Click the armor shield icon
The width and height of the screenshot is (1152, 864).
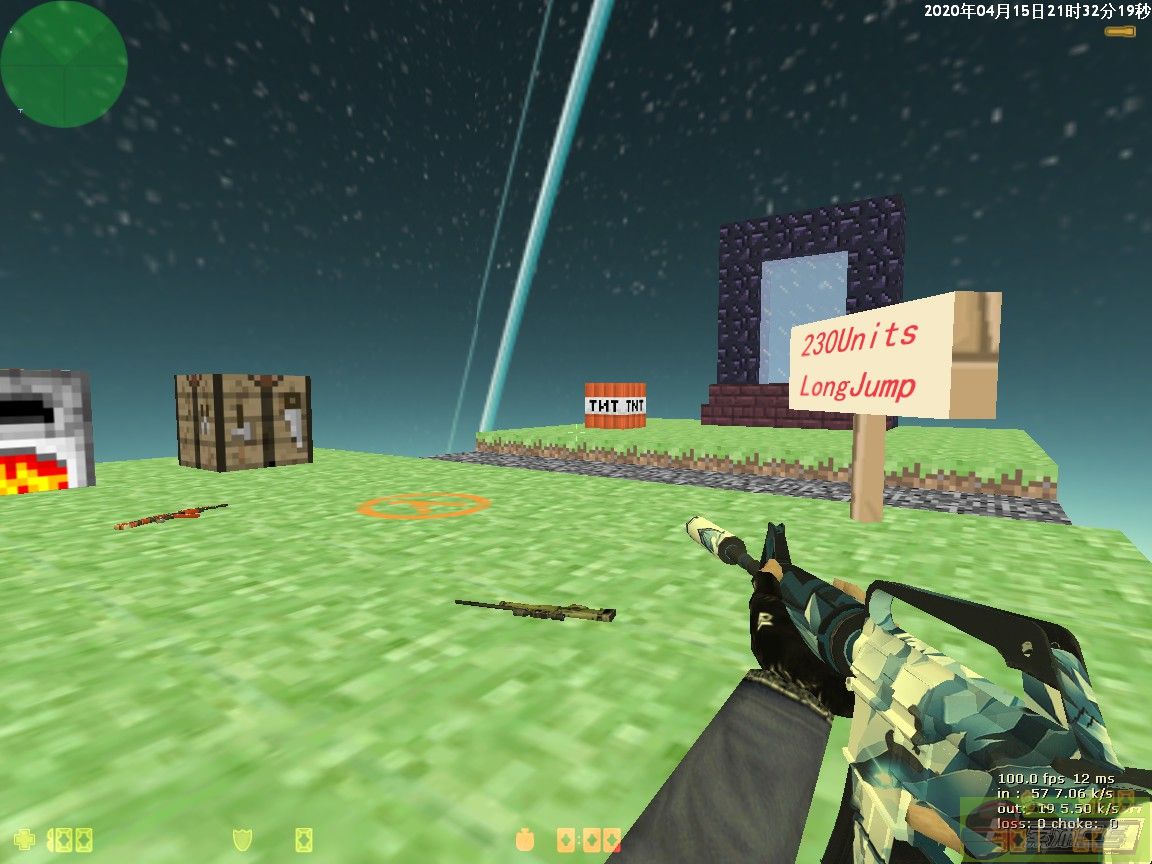[241, 839]
